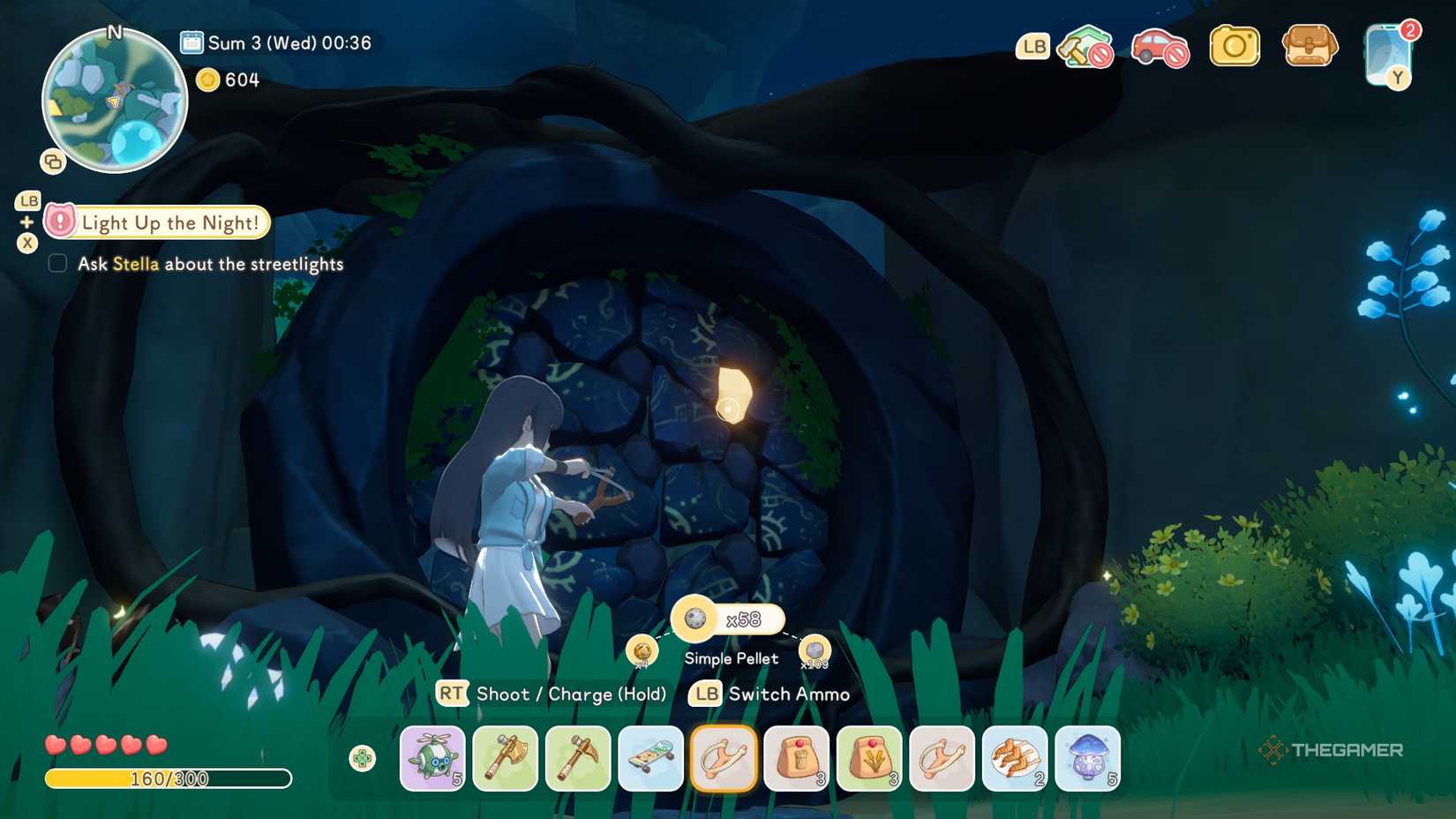Select the blue mushroom item slot

click(1087, 758)
